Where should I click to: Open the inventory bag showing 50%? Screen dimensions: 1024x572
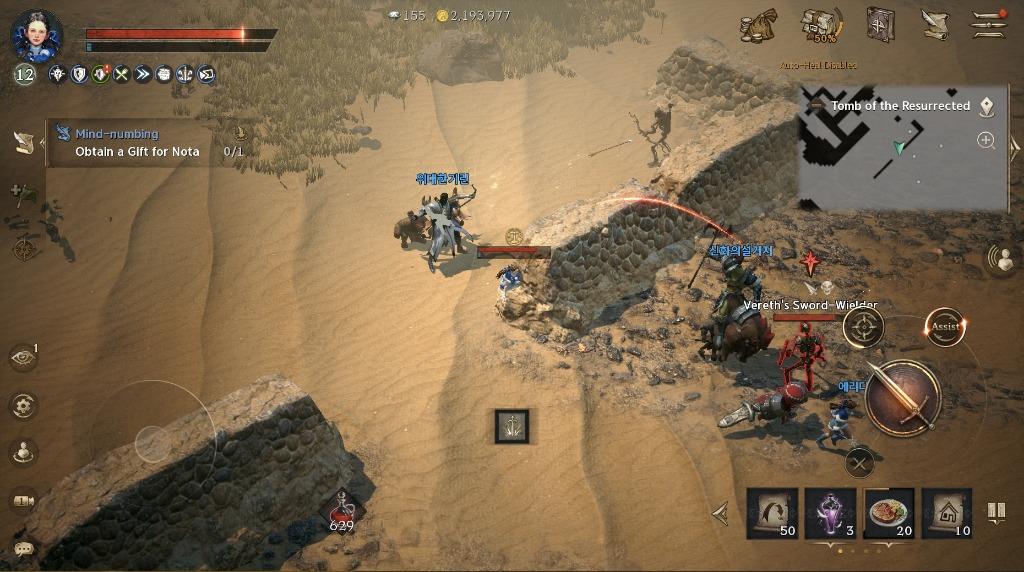pyautogui.click(x=822, y=25)
